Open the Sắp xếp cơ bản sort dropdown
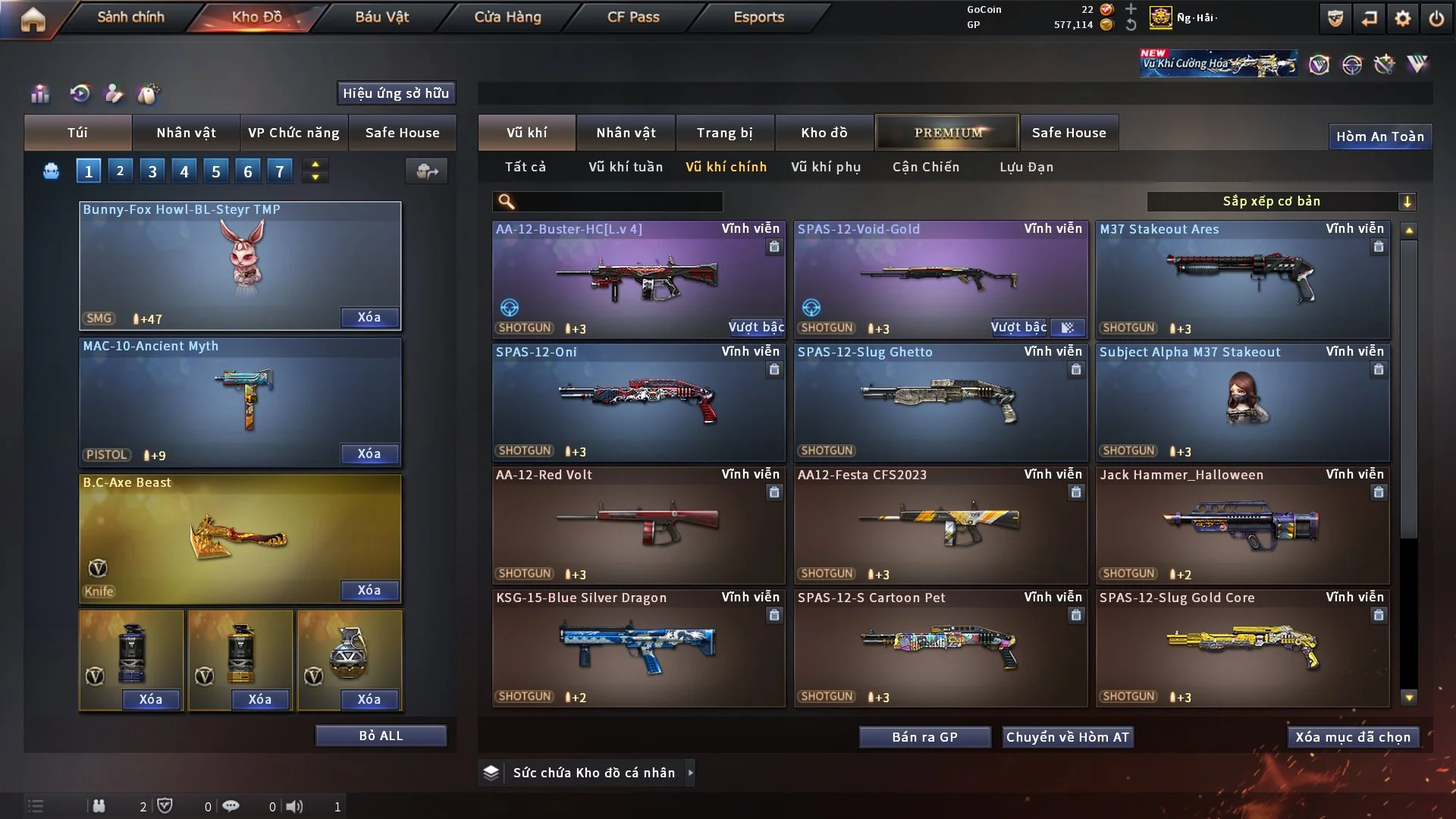Image resolution: width=1456 pixels, height=819 pixels. coord(1281,202)
